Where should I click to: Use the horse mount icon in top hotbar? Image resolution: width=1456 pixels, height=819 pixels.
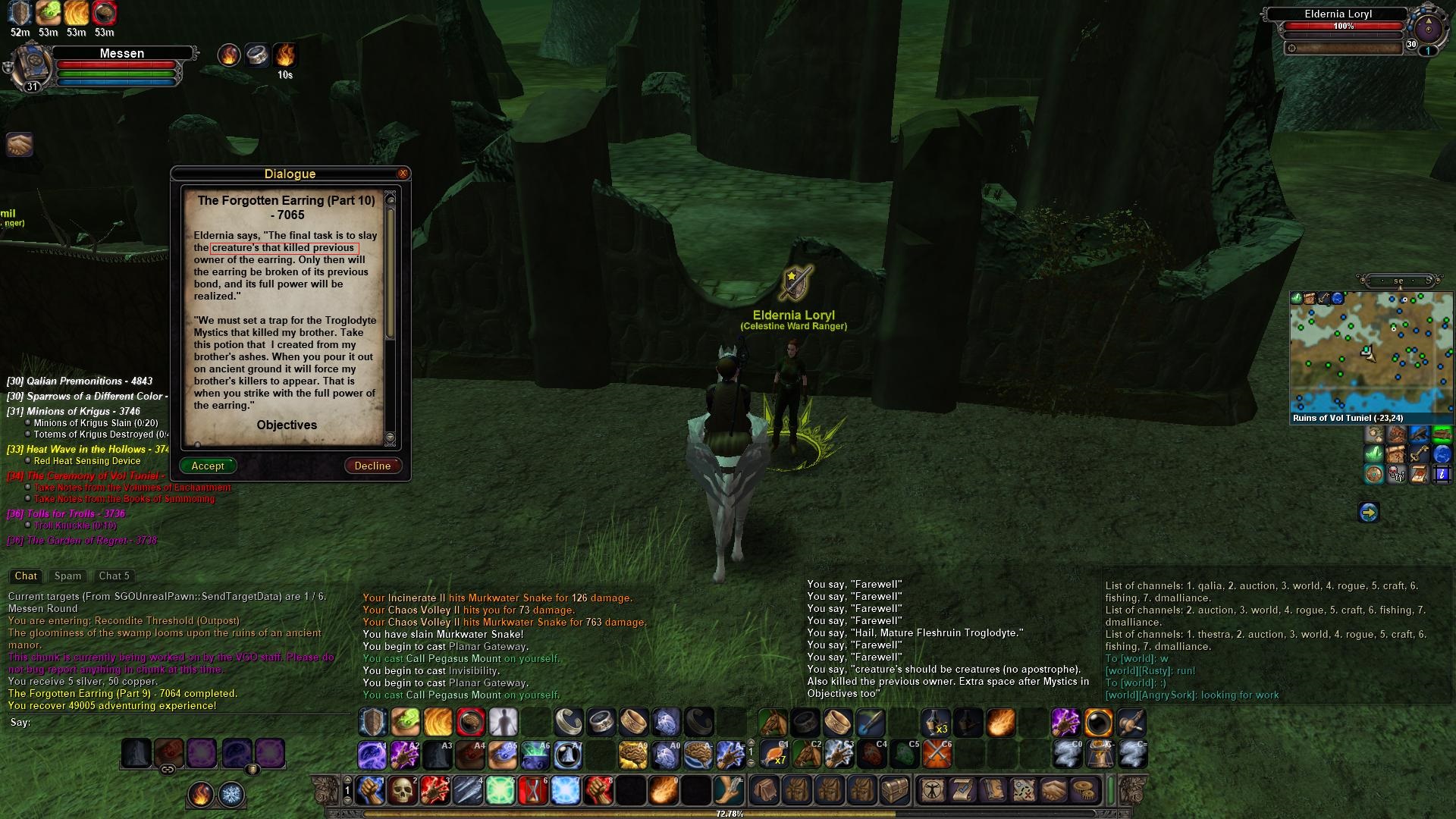pos(773,723)
